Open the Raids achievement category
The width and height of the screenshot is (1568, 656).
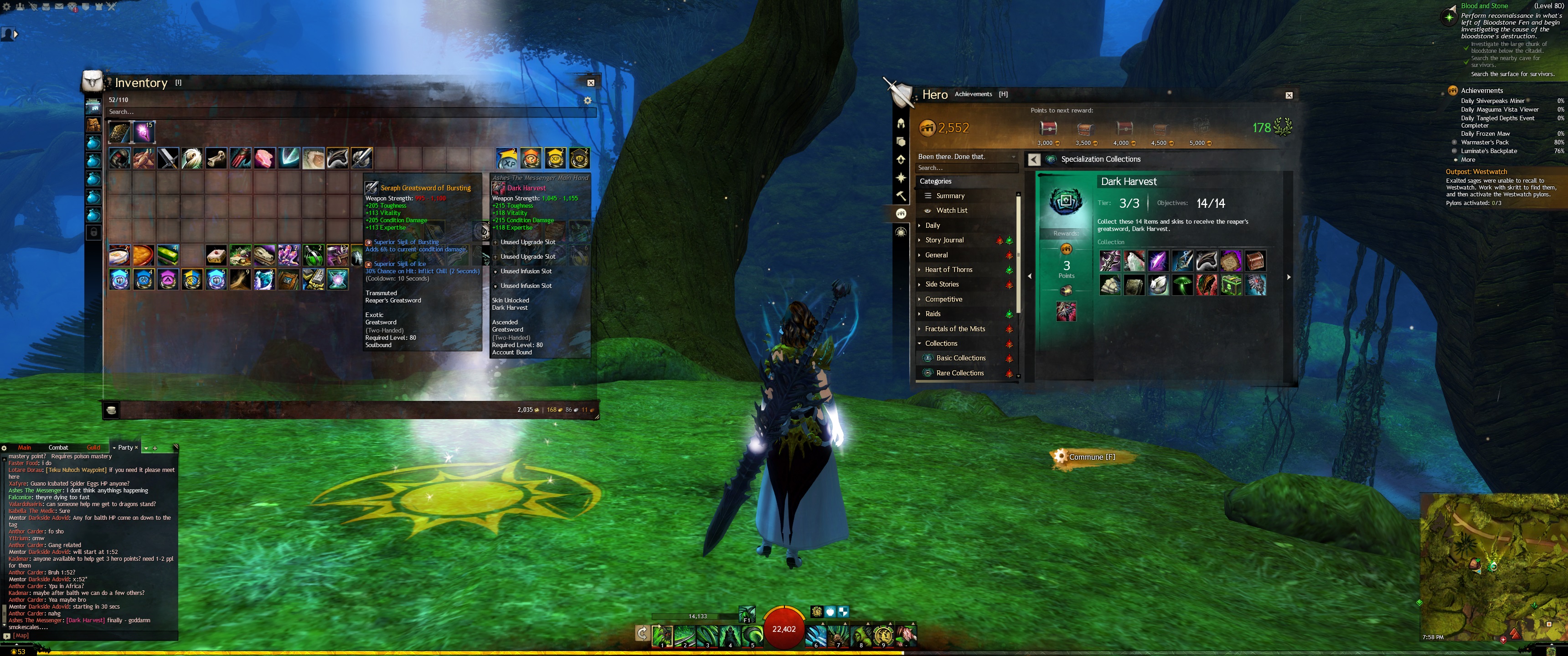click(933, 314)
